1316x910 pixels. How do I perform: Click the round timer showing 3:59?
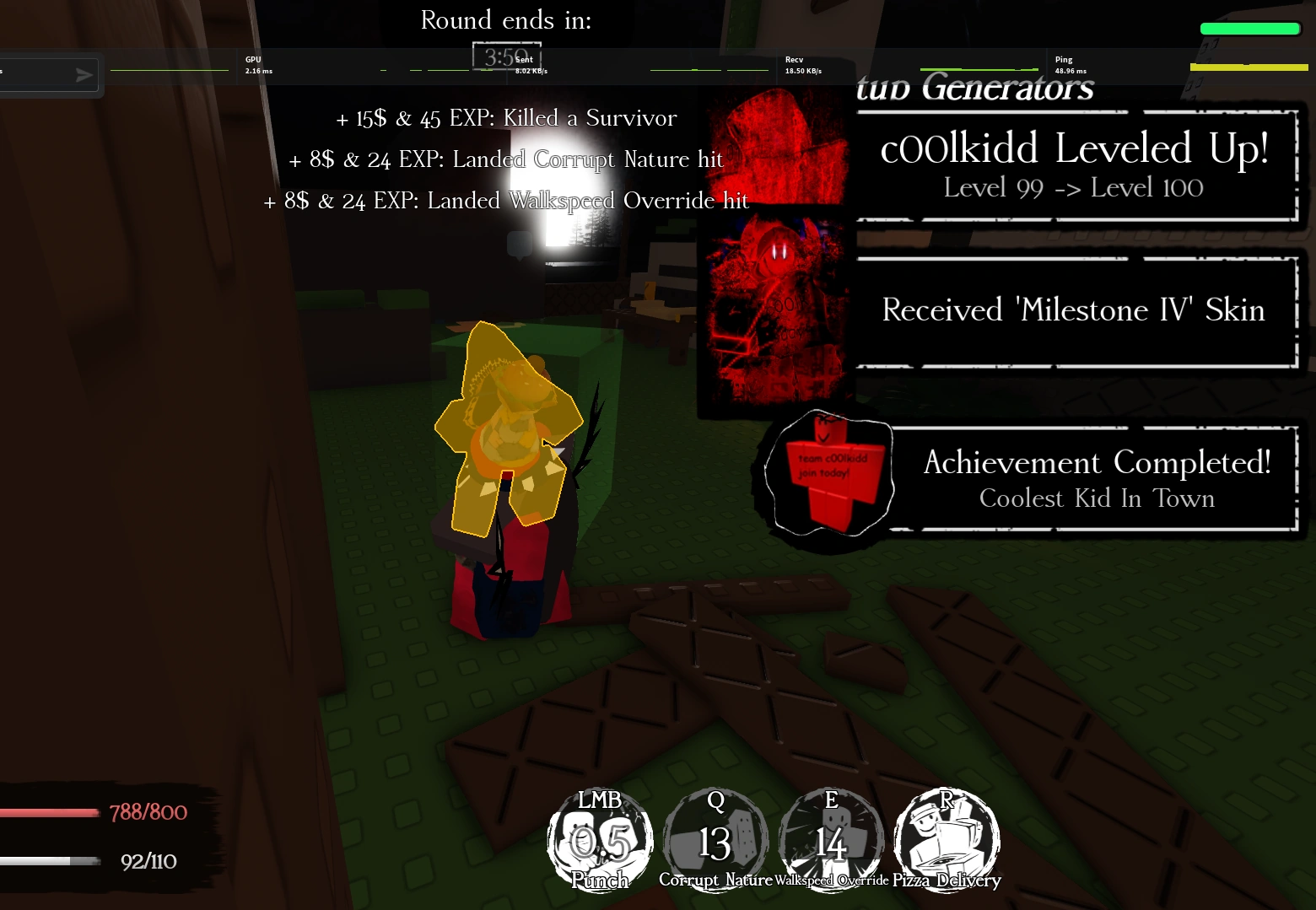click(x=504, y=57)
